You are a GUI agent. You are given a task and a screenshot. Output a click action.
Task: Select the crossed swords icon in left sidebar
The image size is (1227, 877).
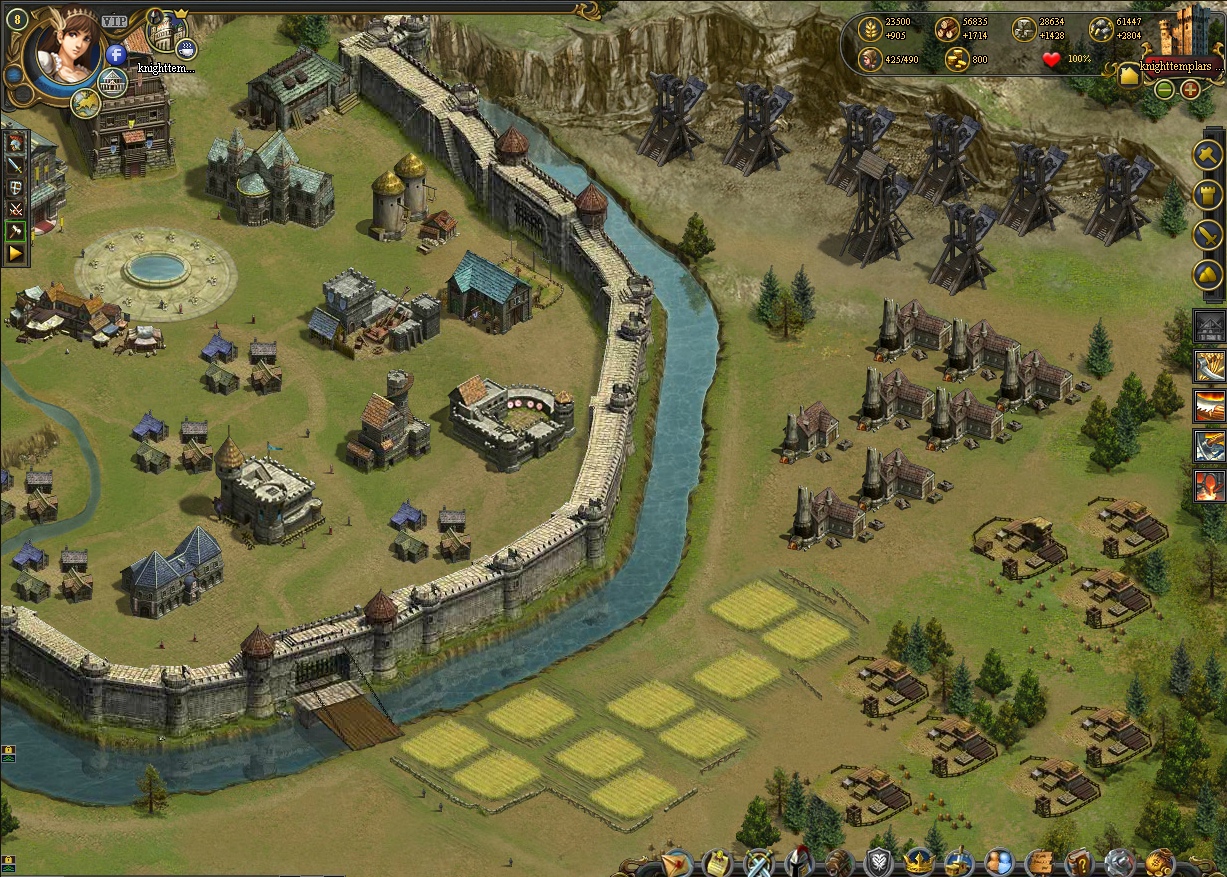pos(16,210)
